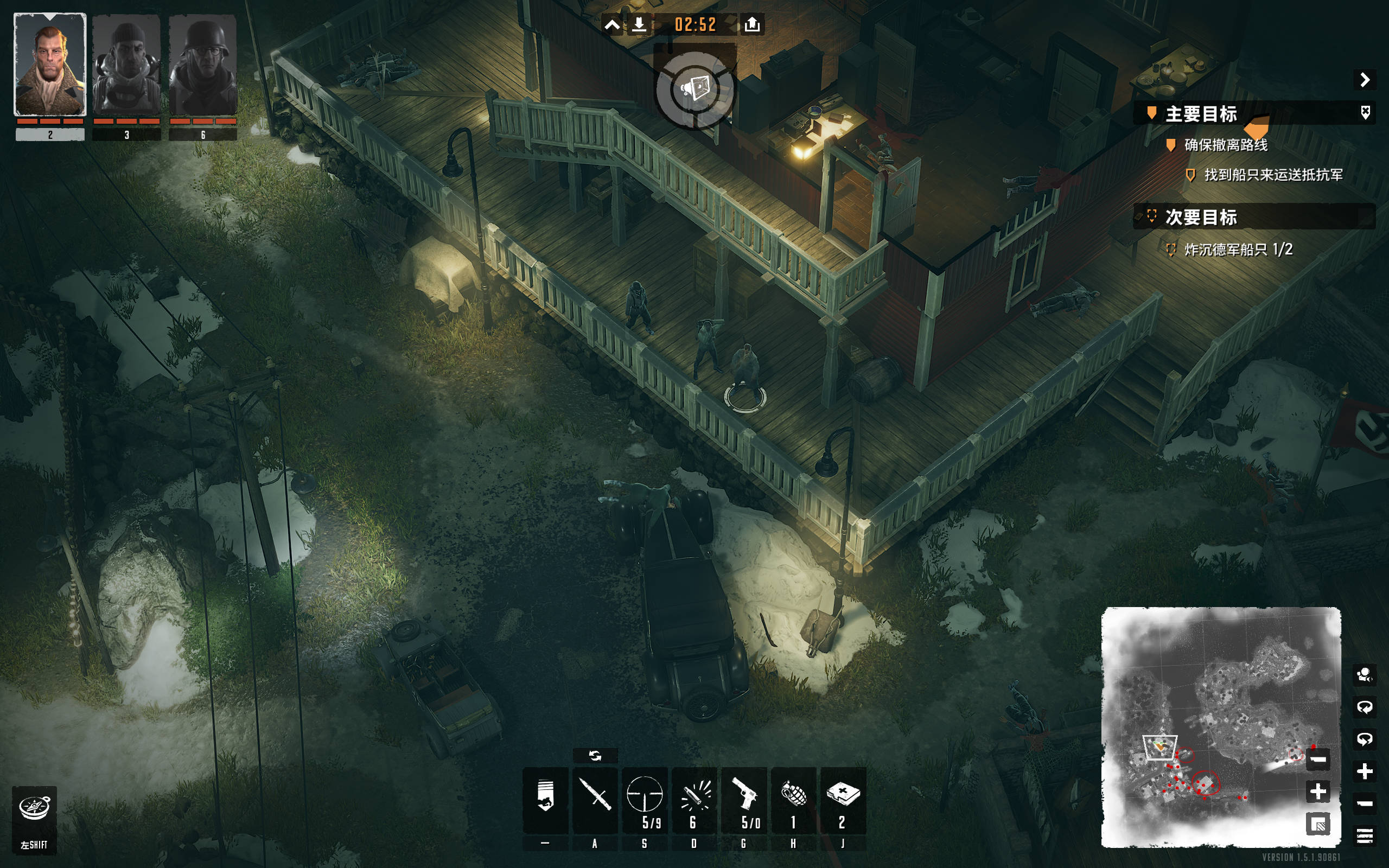Select the hand grenade slot

coord(793,799)
